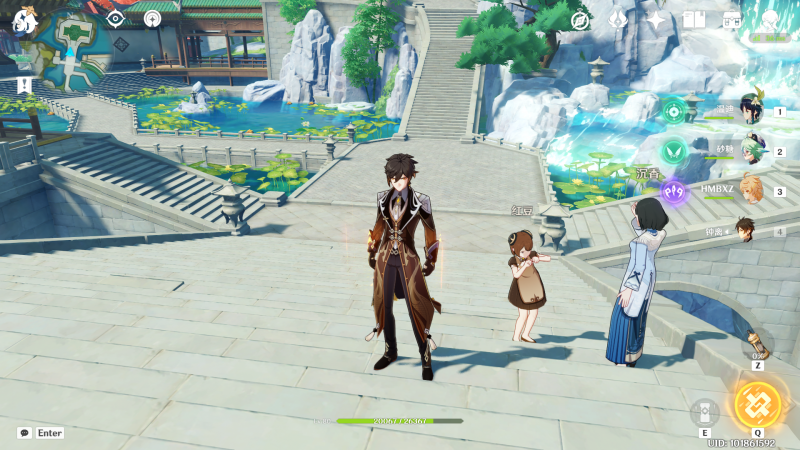The image size is (800, 450).
Task: Open the quest tracker exclamation bookmark
Action: [x=24, y=85]
